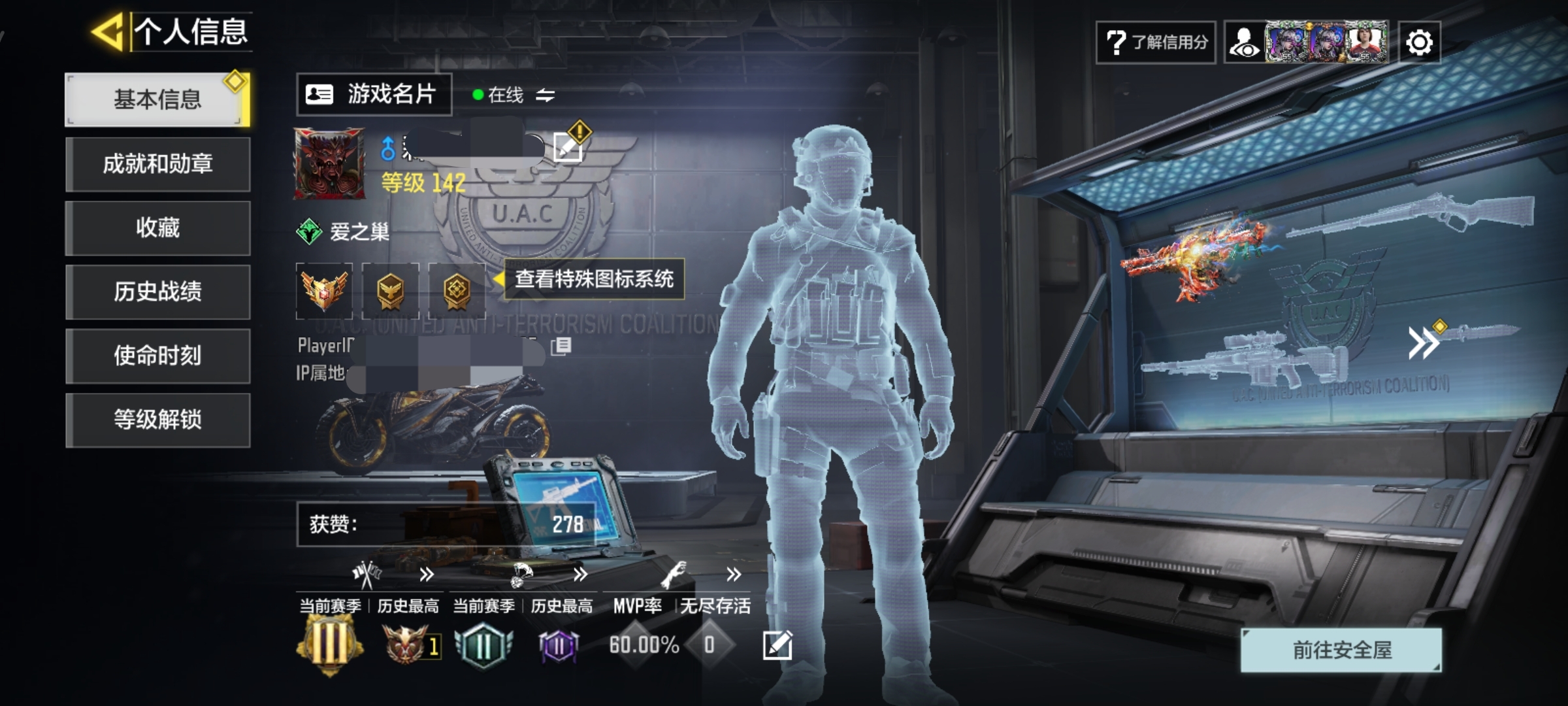Edit the player name with pencil icon

[x=567, y=146]
